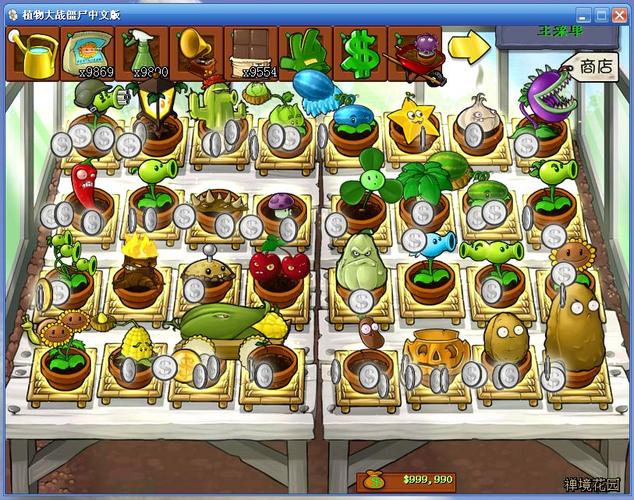Open the shop (商店) tag

coord(595,68)
